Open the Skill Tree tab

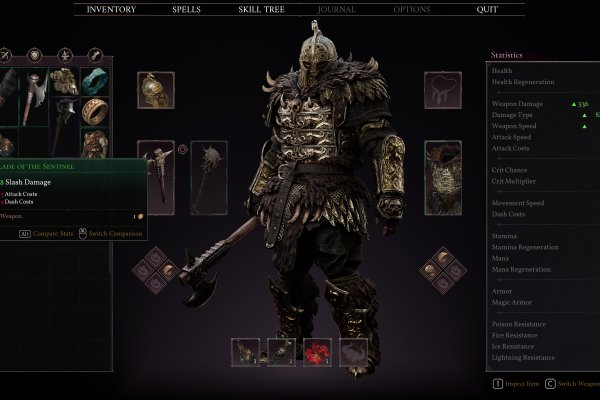260,9
